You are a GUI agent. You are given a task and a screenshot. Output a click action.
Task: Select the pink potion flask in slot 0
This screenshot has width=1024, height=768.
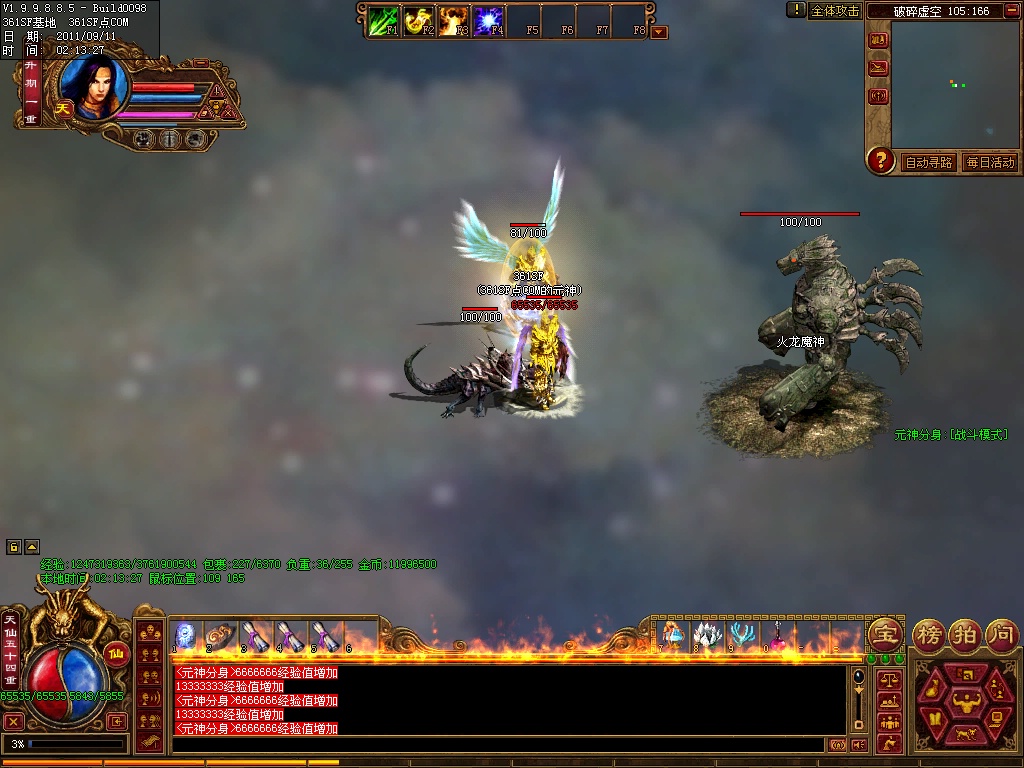point(776,635)
